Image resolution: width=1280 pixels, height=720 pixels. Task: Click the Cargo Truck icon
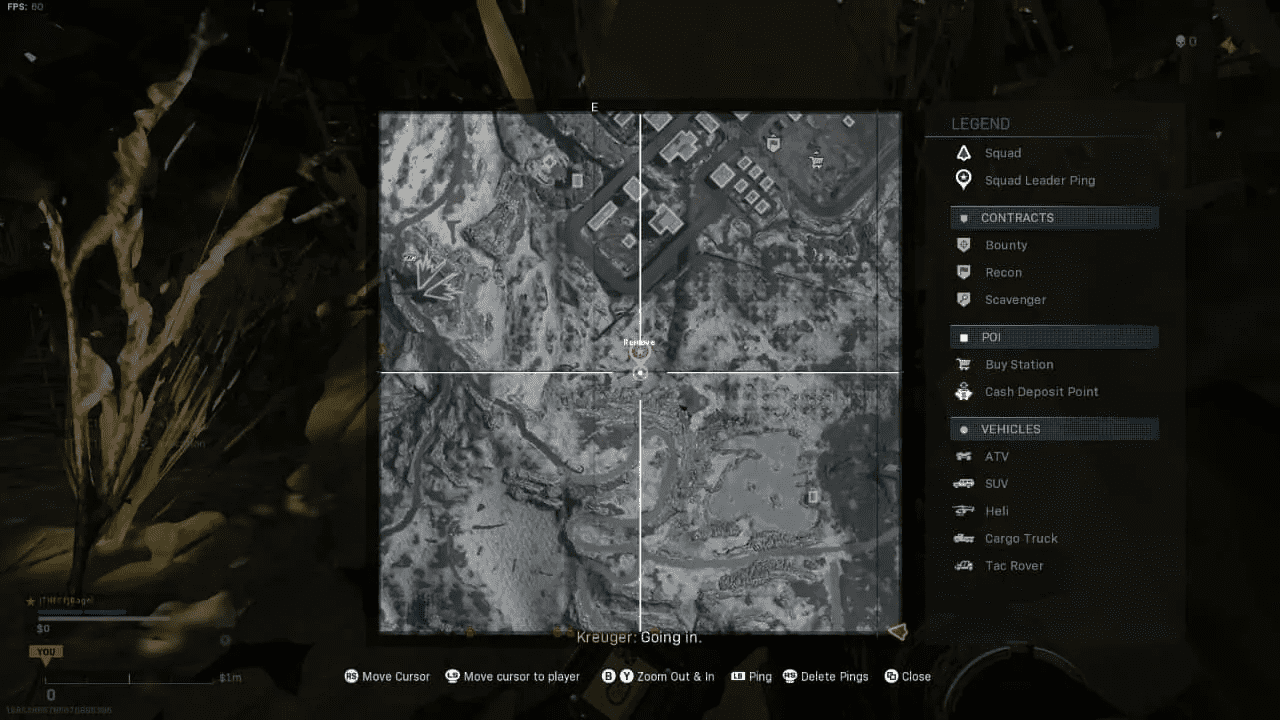(963, 538)
